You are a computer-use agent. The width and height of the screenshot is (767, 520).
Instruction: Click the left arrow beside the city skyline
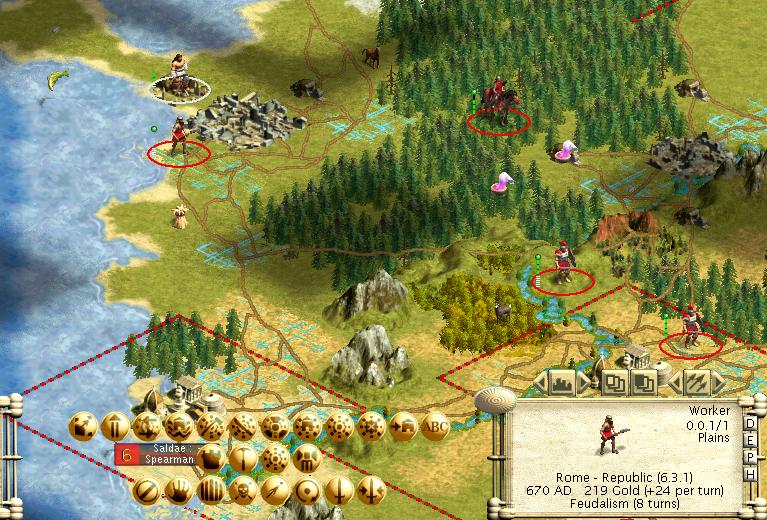click(541, 381)
